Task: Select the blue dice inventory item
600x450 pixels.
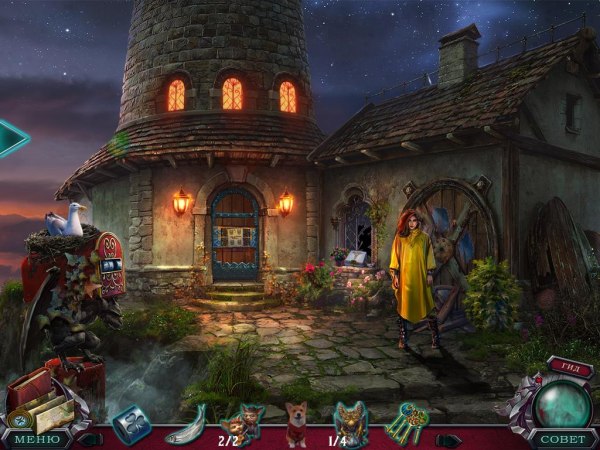Action: [129, 423]
